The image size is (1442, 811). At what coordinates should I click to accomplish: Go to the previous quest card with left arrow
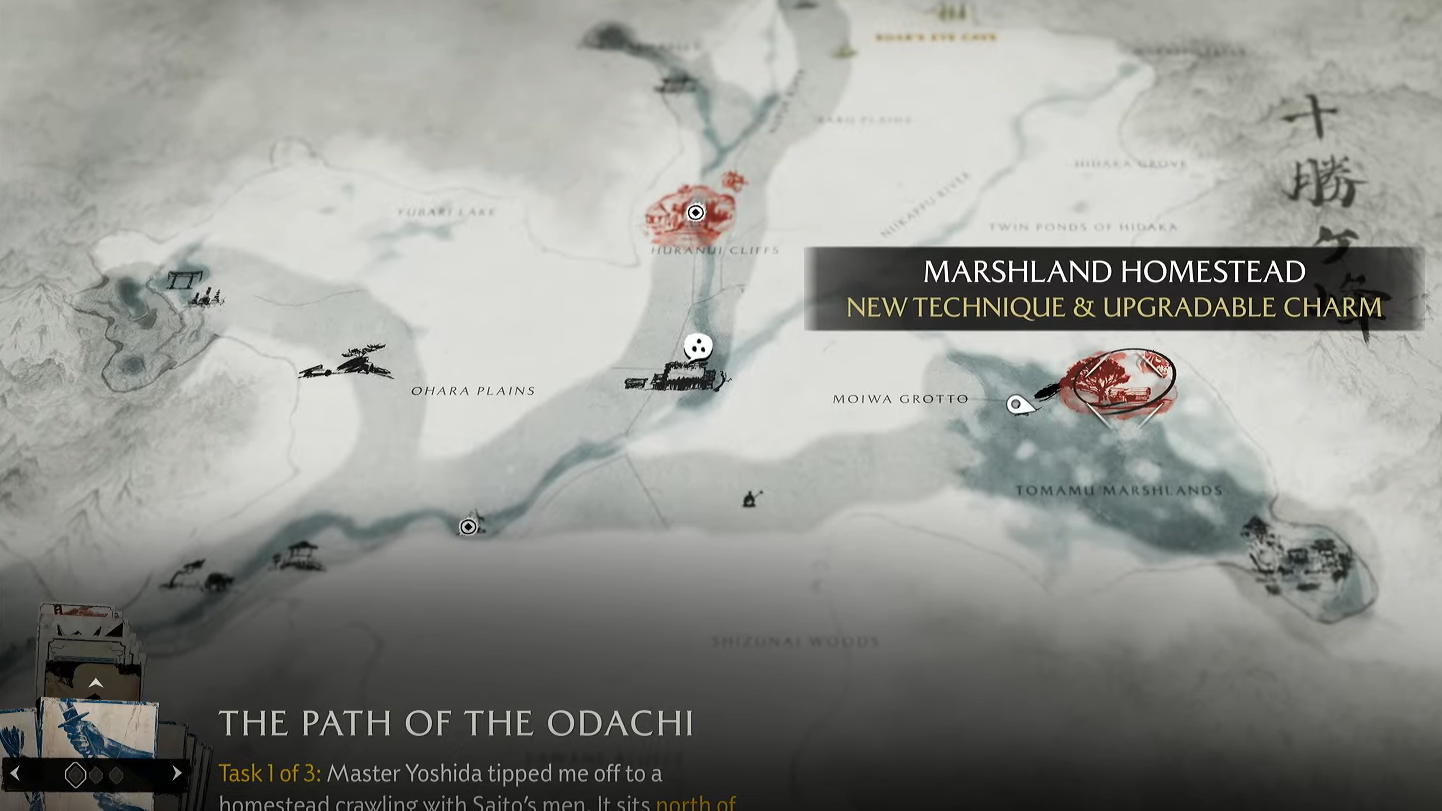[x=15, y=773]
